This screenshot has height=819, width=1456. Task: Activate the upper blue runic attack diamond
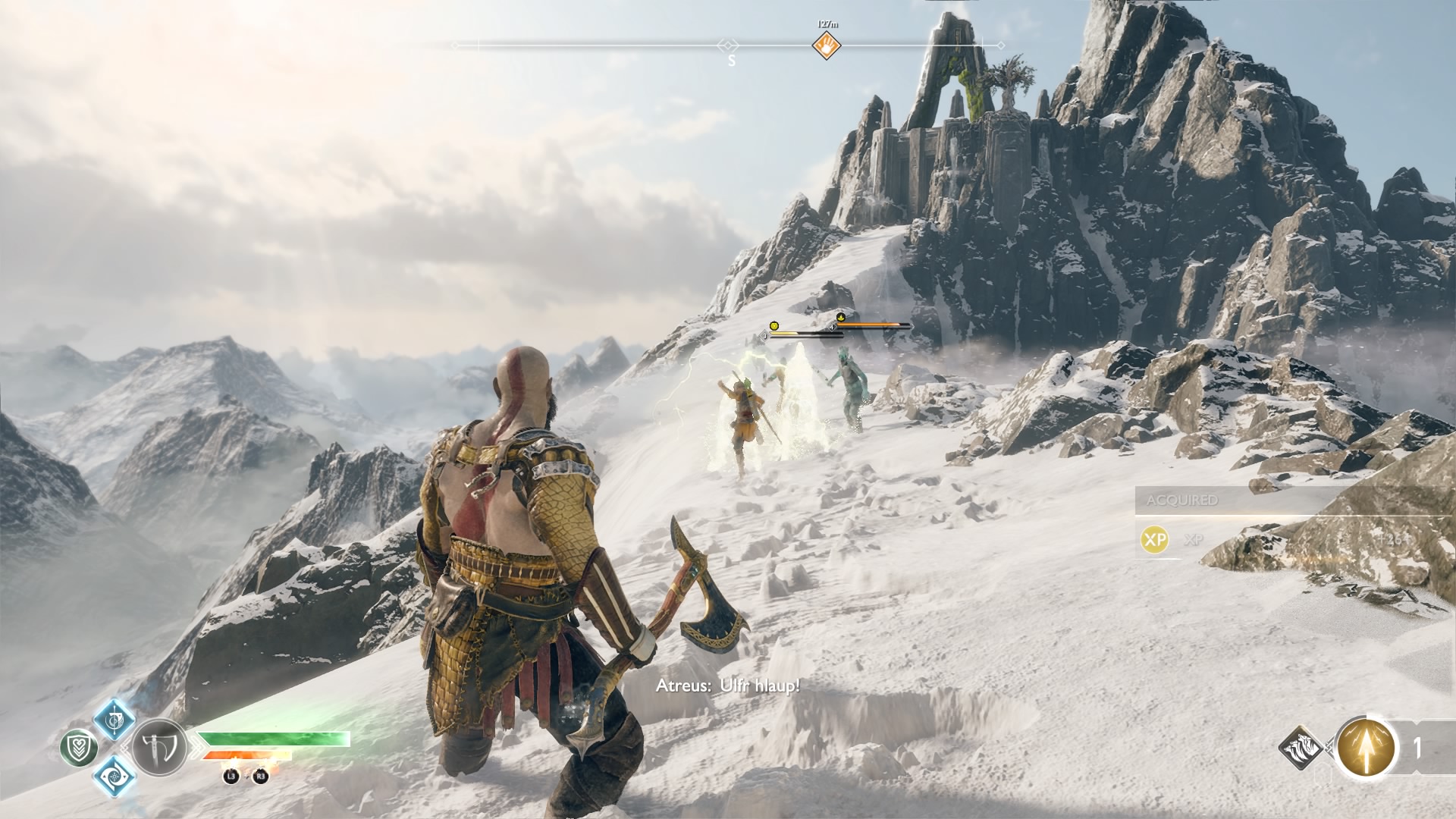click(x=115, y=719)
